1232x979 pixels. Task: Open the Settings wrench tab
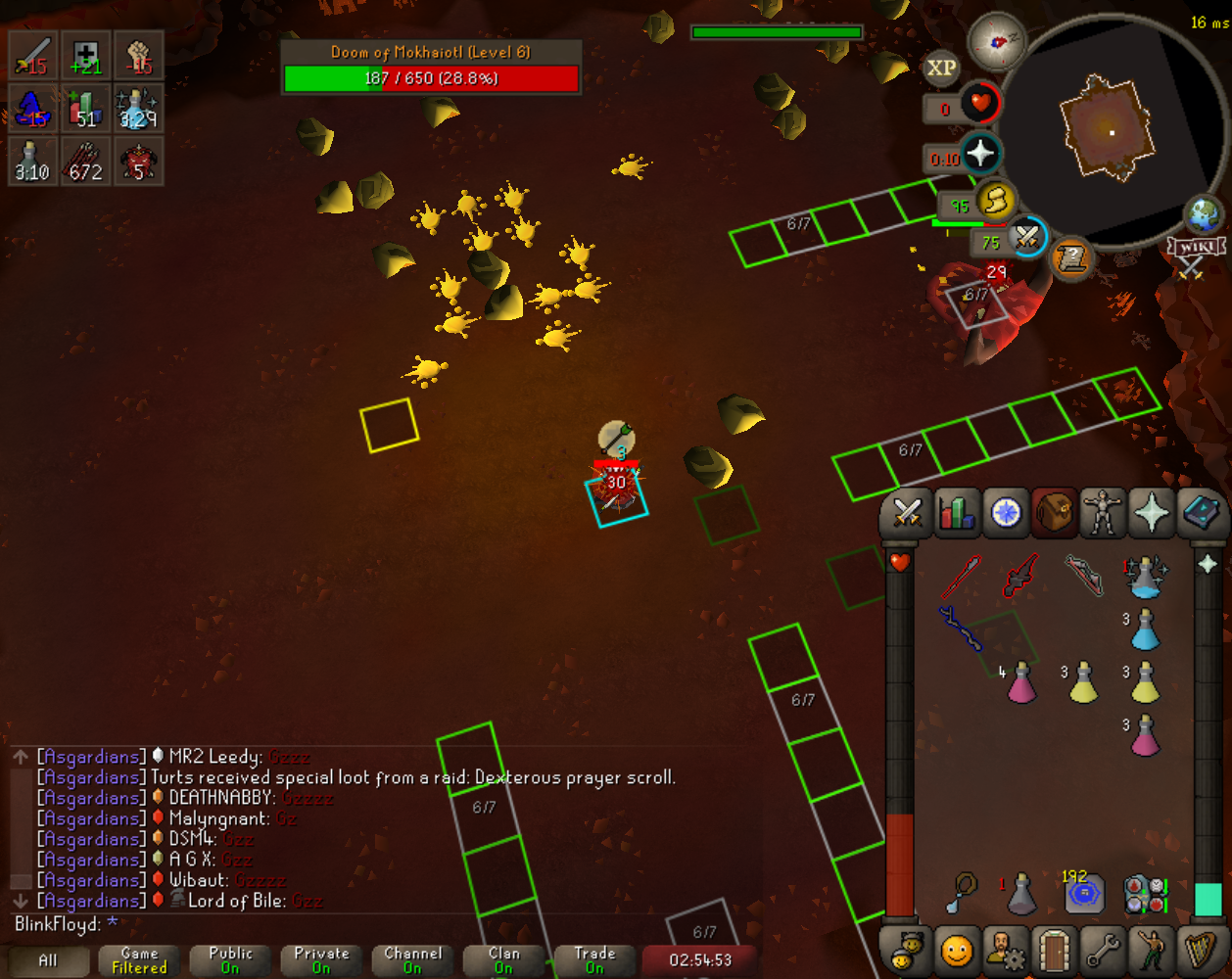pos(1103,950)
